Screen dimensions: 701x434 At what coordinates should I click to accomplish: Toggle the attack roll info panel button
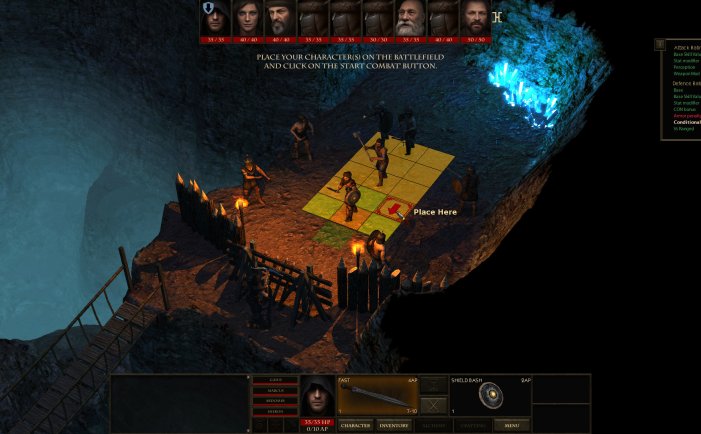pos(660,44)
